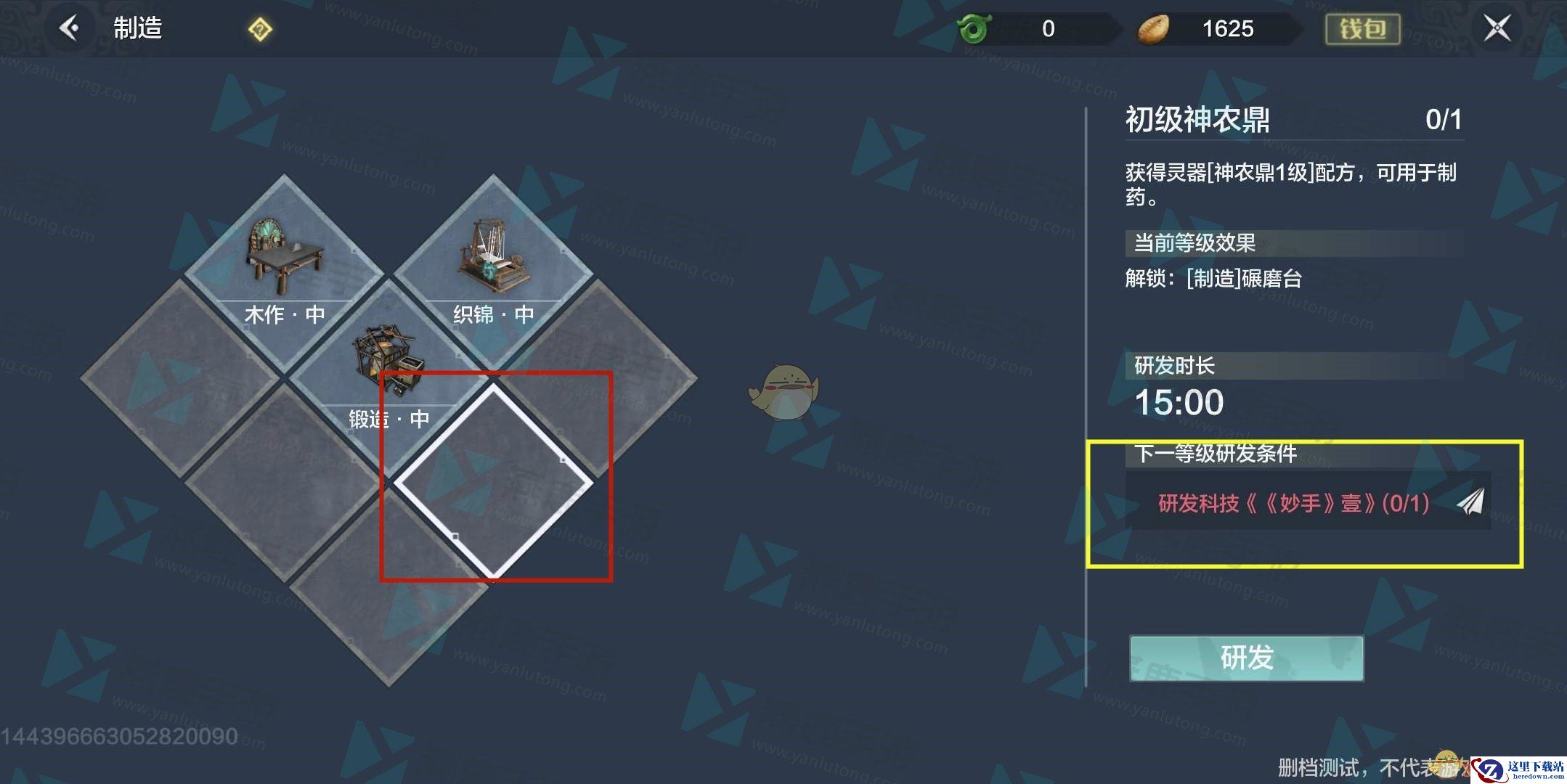This screenshot has height=784, width=1567.
Task: Click the paper plane go-to icon
Action: (x=1470, y=502)
